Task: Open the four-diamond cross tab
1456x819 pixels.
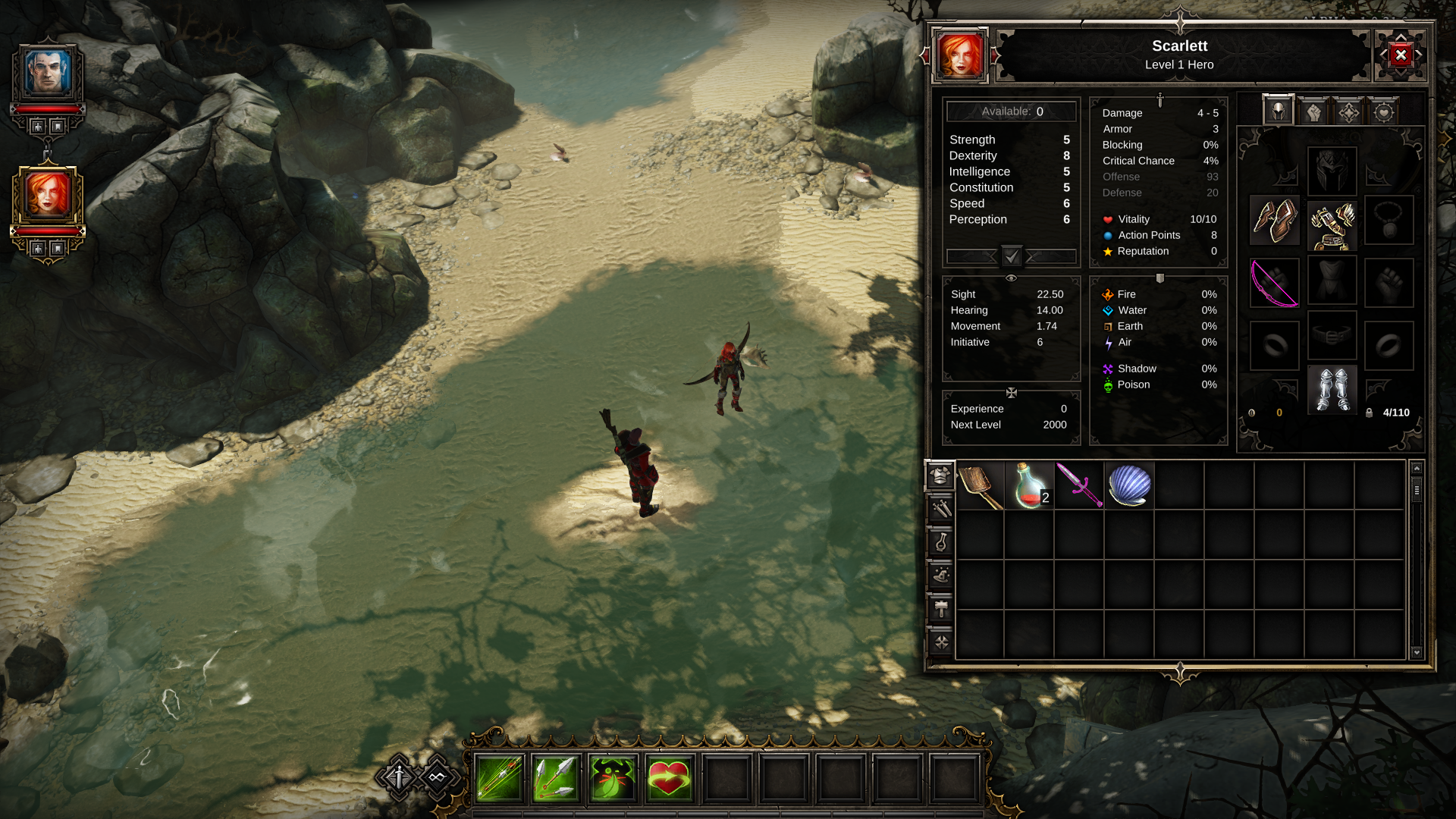Action: [x=1348, y=112]
